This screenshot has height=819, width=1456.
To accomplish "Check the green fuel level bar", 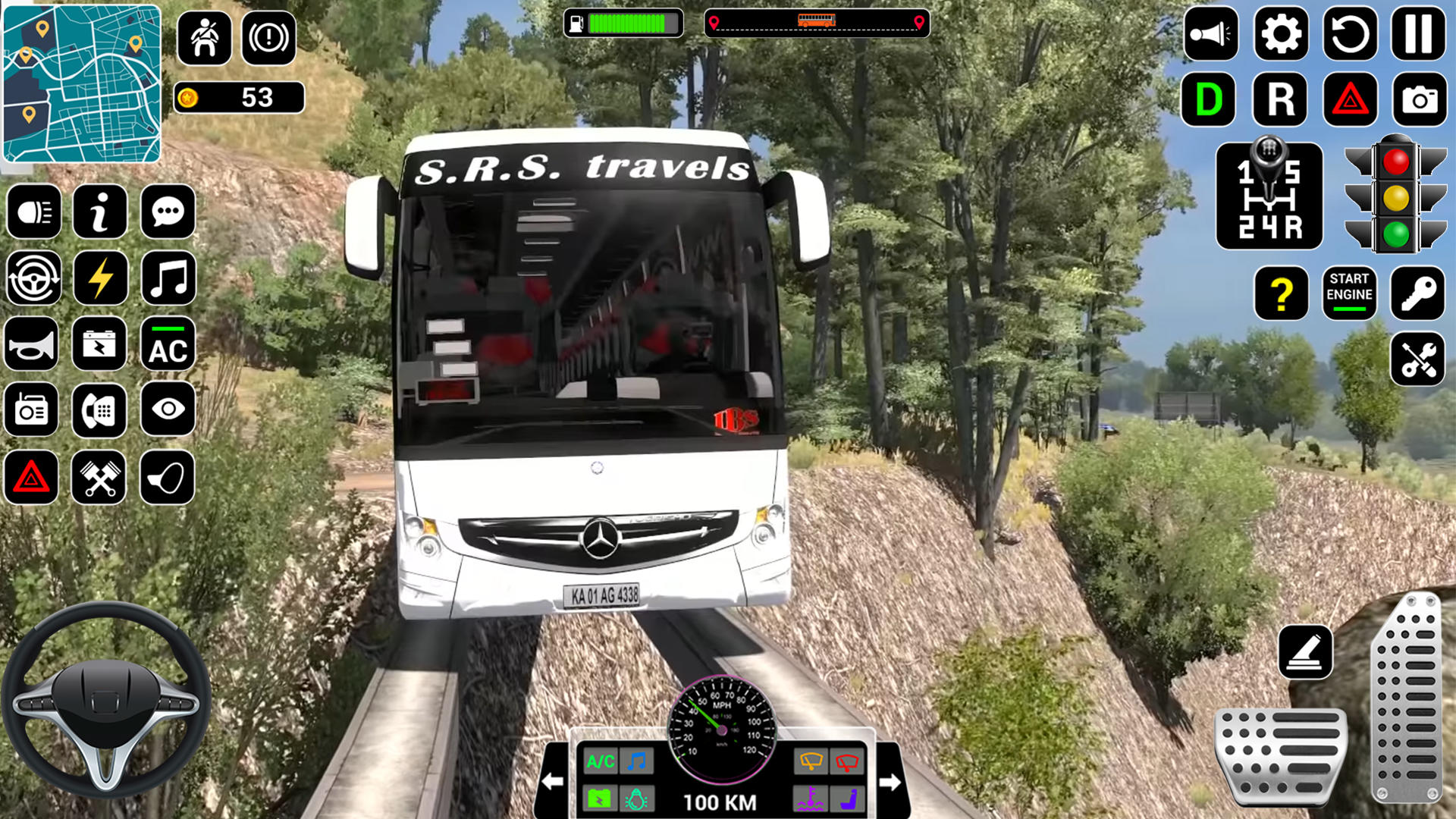I will click(x=629, y=23).
